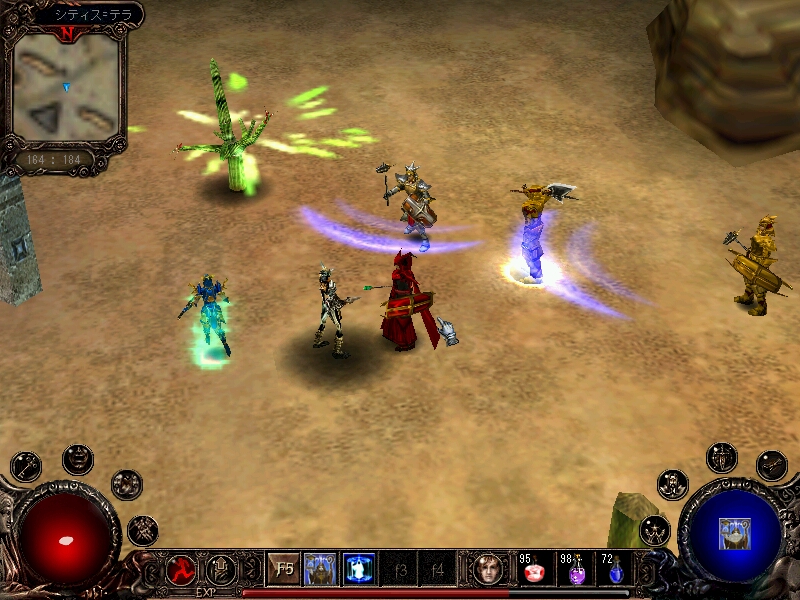Image resolution: width=800 pixels, height=600 pixels.
Task: Click the up-arrow button beside EXP
Action: pos(221,570)
